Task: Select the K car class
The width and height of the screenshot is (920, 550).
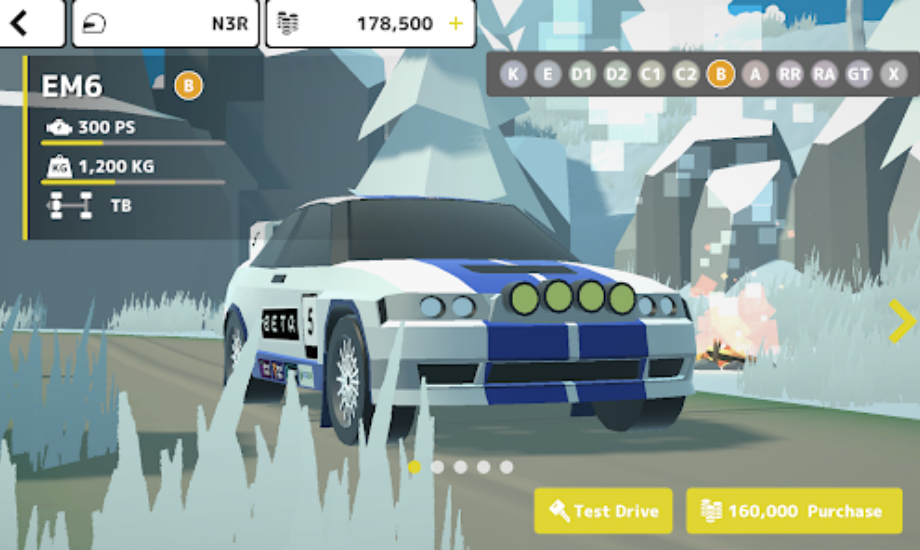Action: [x=513, y=74]
